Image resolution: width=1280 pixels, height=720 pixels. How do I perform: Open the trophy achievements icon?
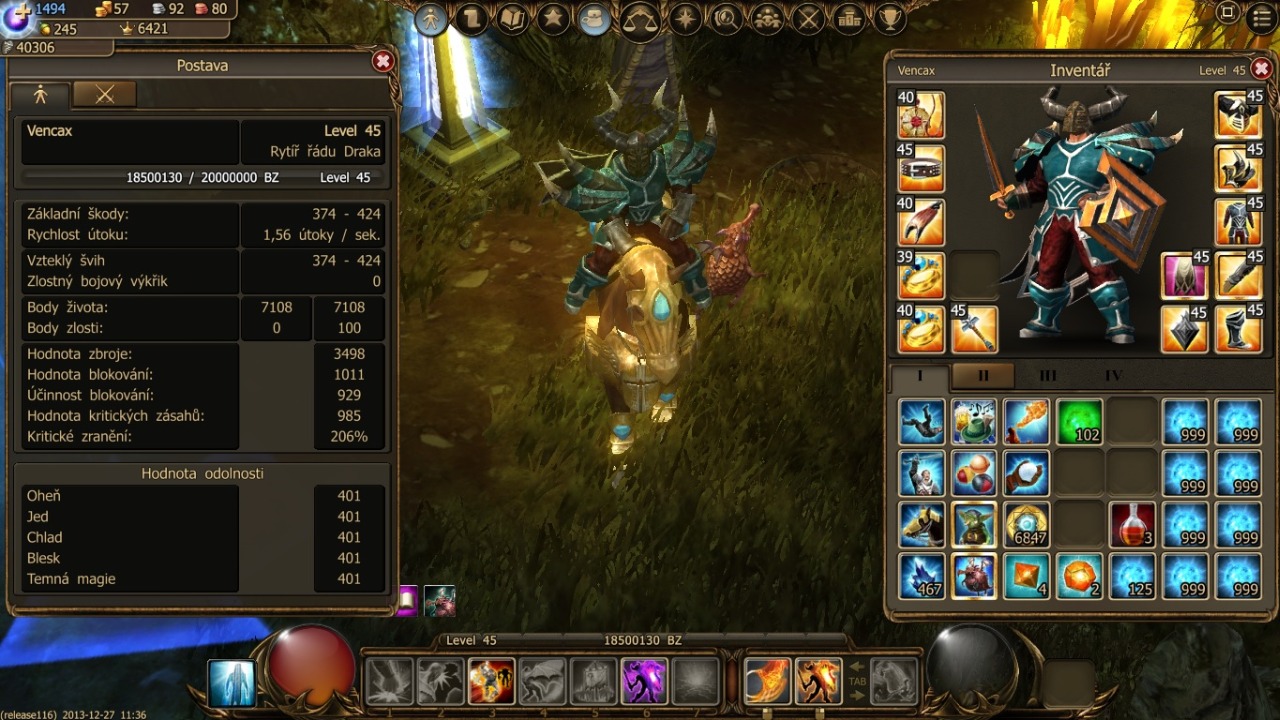tap(890, 19)
